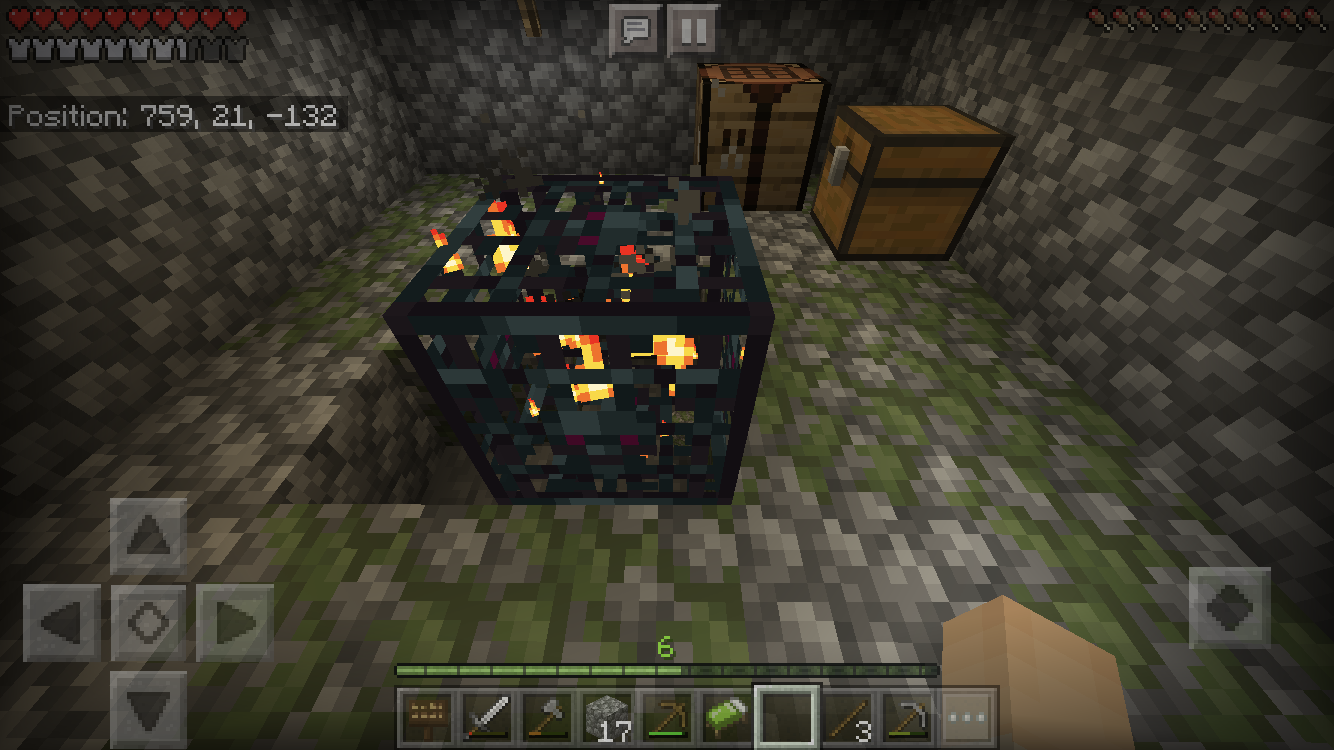Choose the cobblestone stack of 17
The width and height of the screenshot is (1334, 750).
[607, 717]
